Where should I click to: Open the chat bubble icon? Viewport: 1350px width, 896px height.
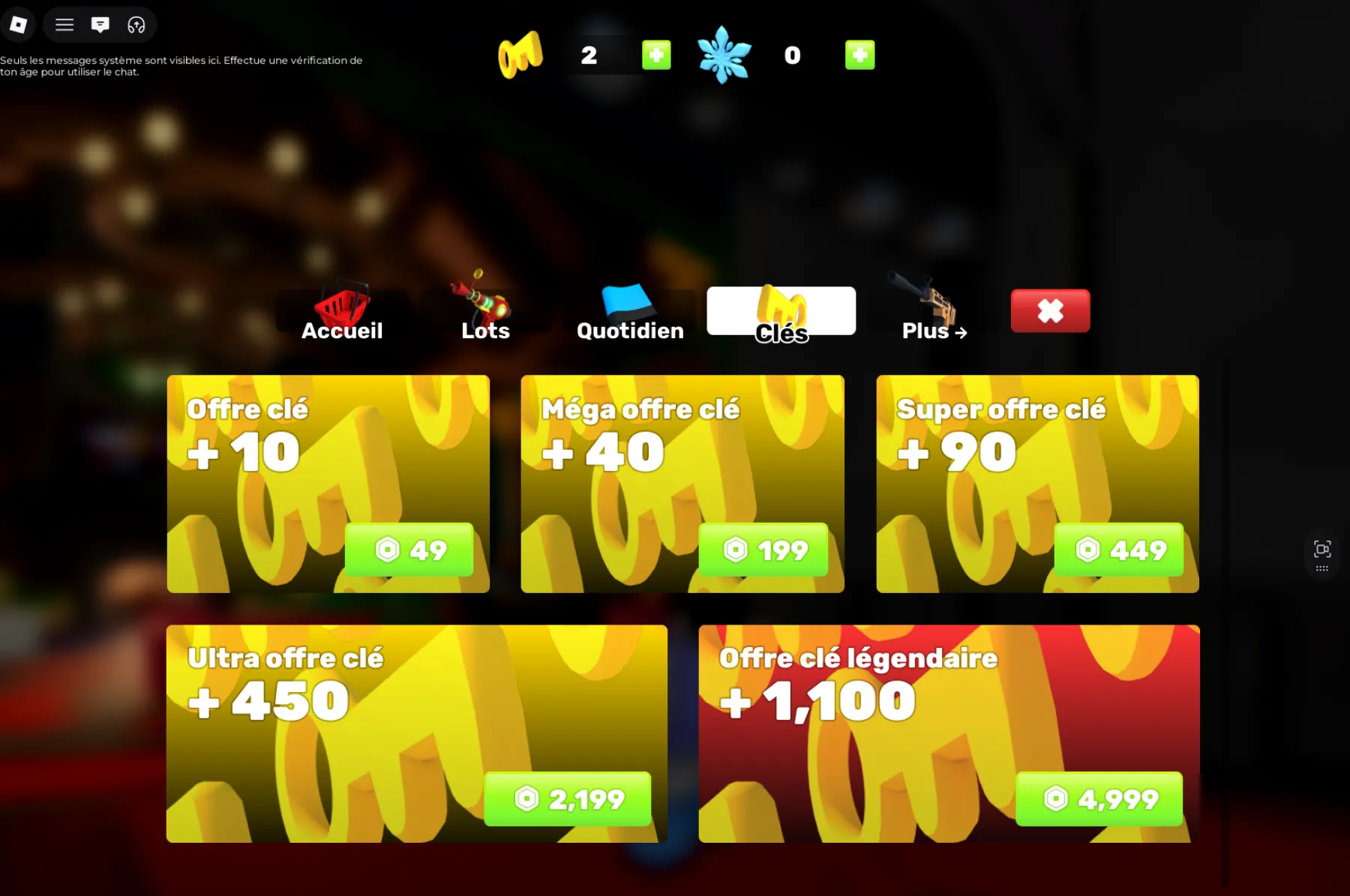pyautogui.click(x=98, y=24)
